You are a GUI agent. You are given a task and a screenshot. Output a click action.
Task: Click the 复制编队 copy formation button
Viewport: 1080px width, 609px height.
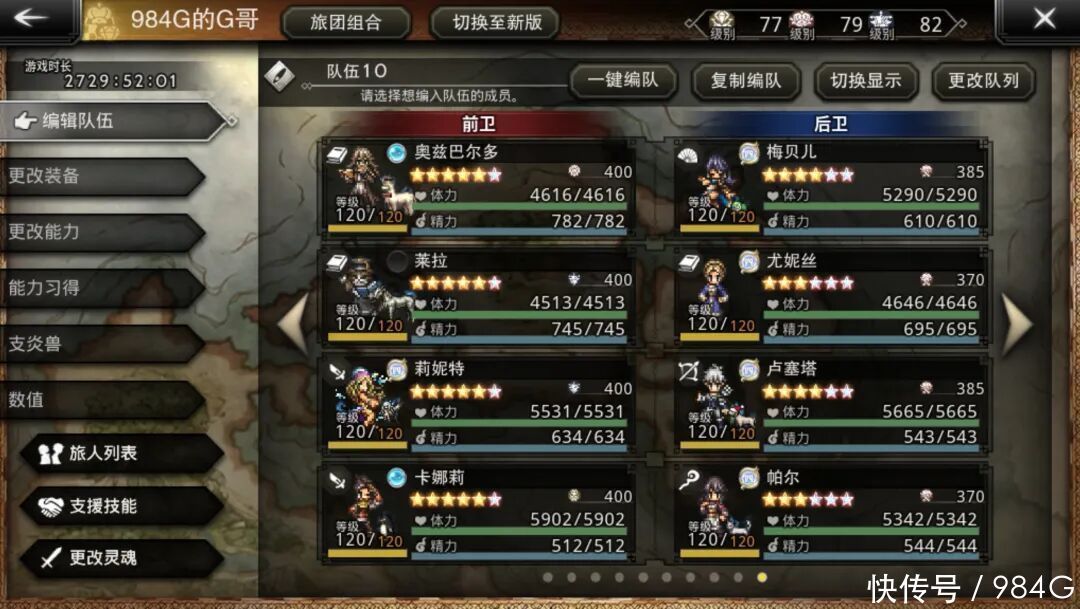pyautogui.click(x=745, y=81)
